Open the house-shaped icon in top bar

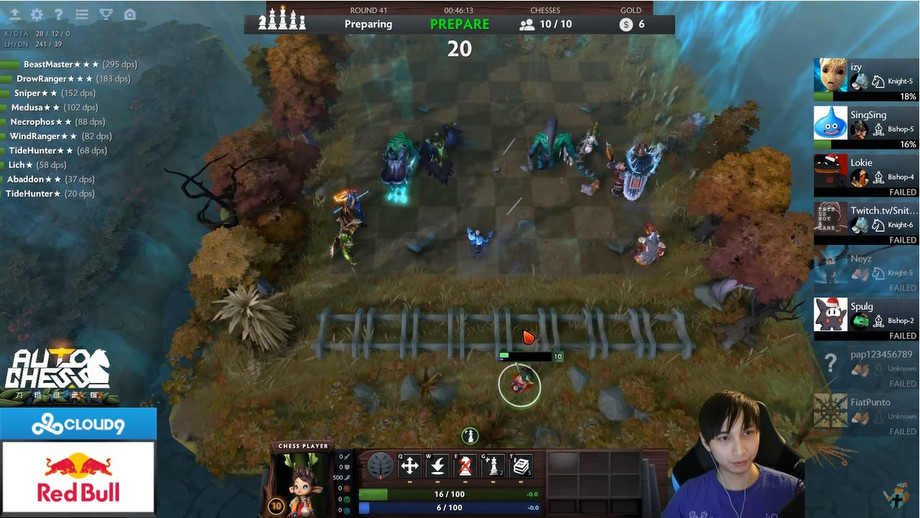pos(130,15)
